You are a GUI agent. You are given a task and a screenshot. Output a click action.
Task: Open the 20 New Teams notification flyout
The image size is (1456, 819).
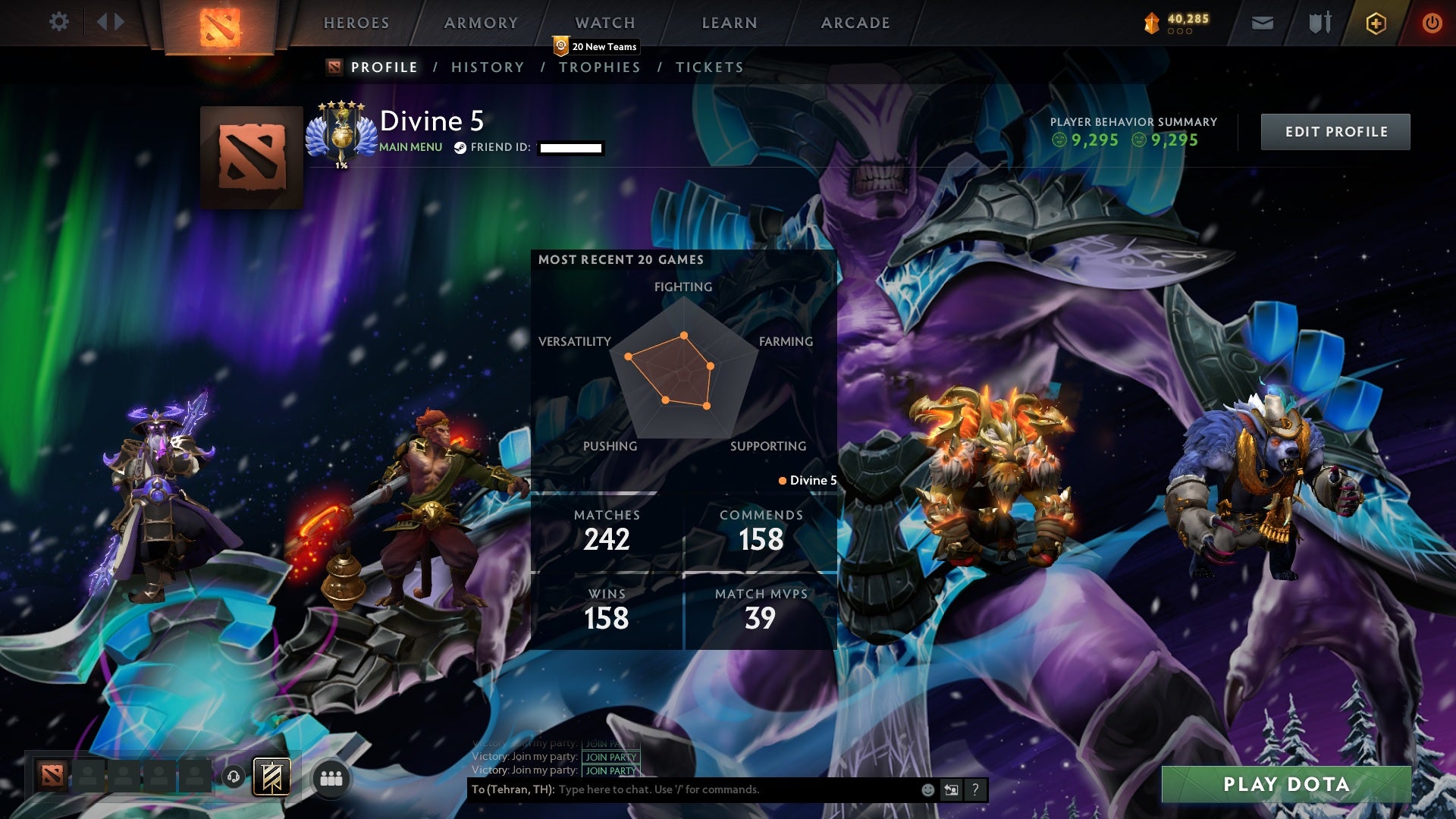click(x=598, y=45)
